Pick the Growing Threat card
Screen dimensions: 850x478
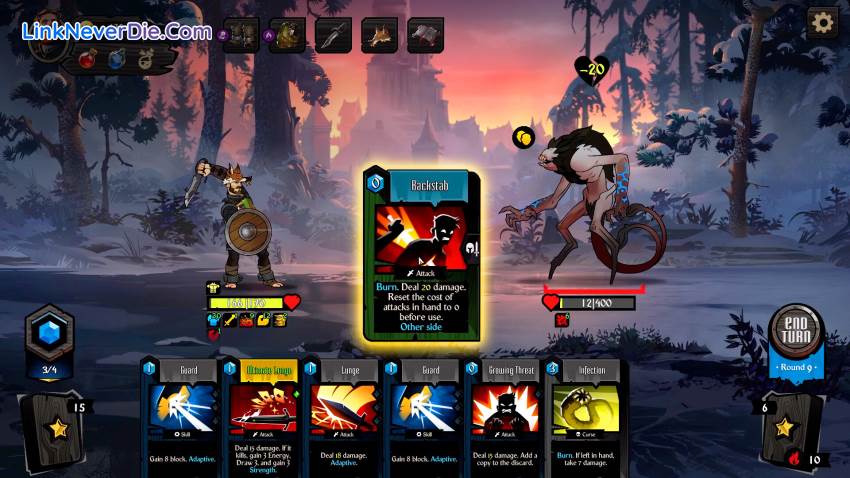[504, 413]
